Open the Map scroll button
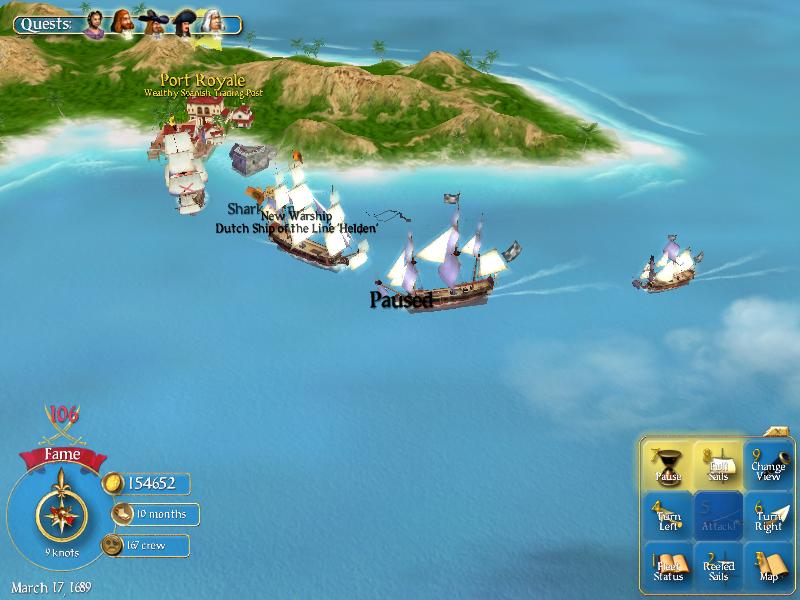Screen dimensions: 800x600 click(x=768, y=567)
